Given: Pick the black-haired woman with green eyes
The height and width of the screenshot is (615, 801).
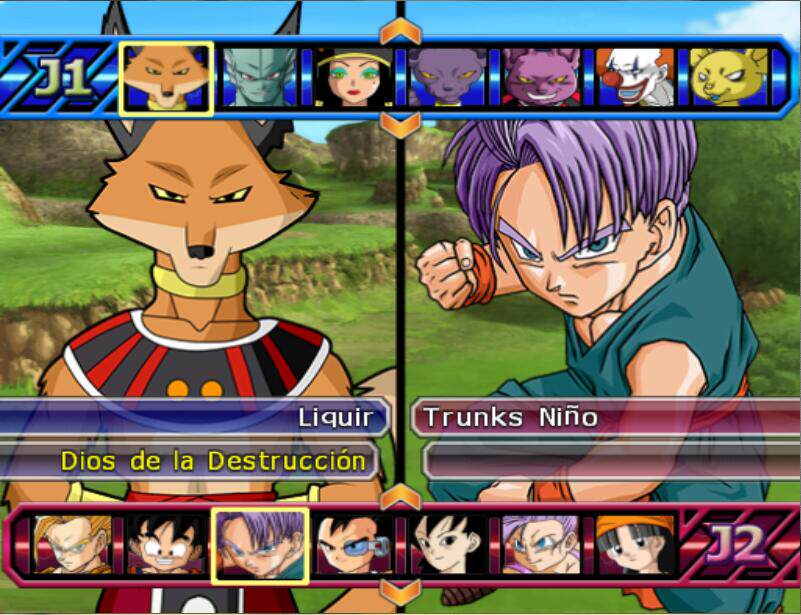Looking at the screenshot, I should point(353,78).
